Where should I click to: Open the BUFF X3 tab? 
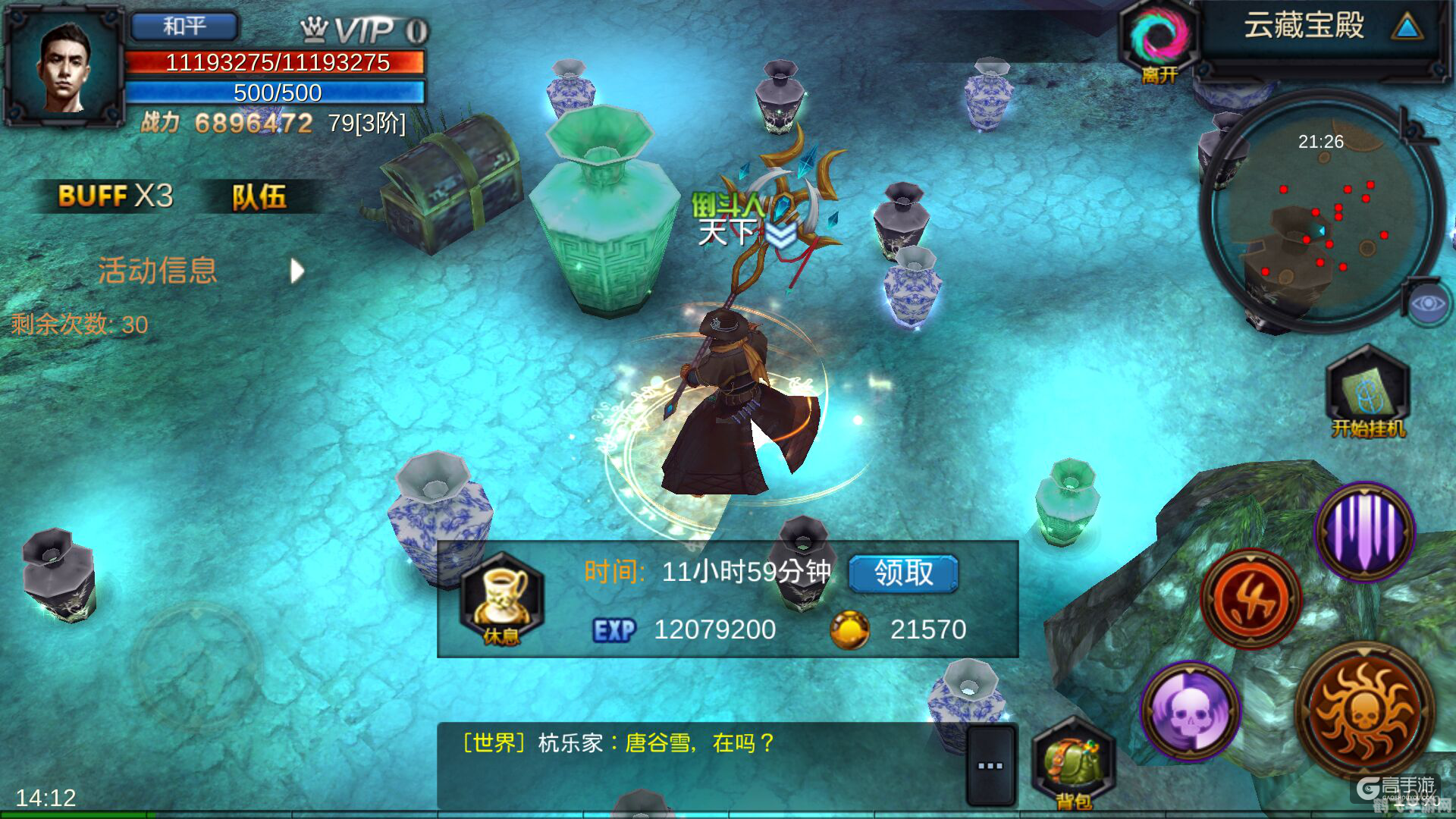(115, 196)
